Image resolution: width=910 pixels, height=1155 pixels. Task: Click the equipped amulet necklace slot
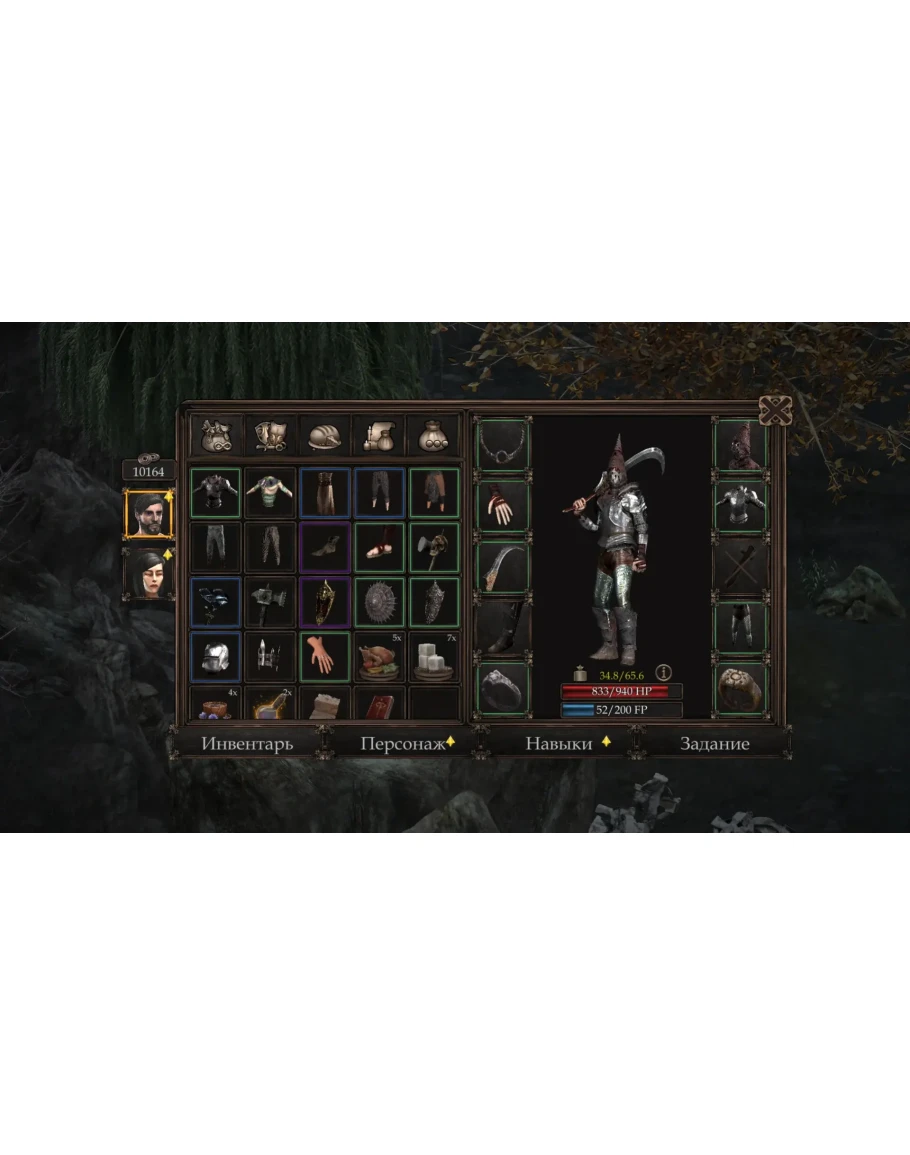click(503, 445)
